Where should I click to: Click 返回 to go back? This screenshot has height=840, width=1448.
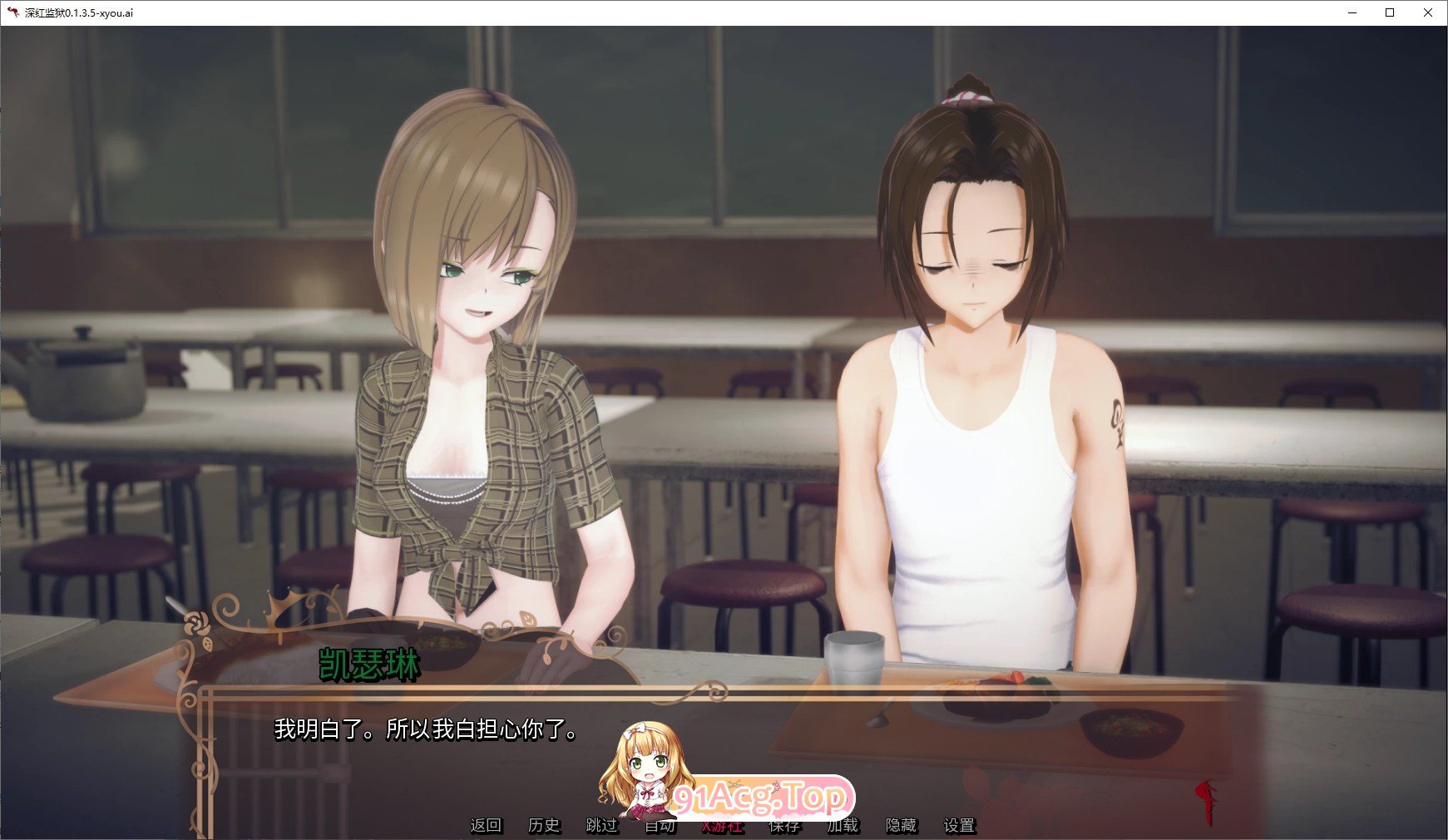click(487, 826)
